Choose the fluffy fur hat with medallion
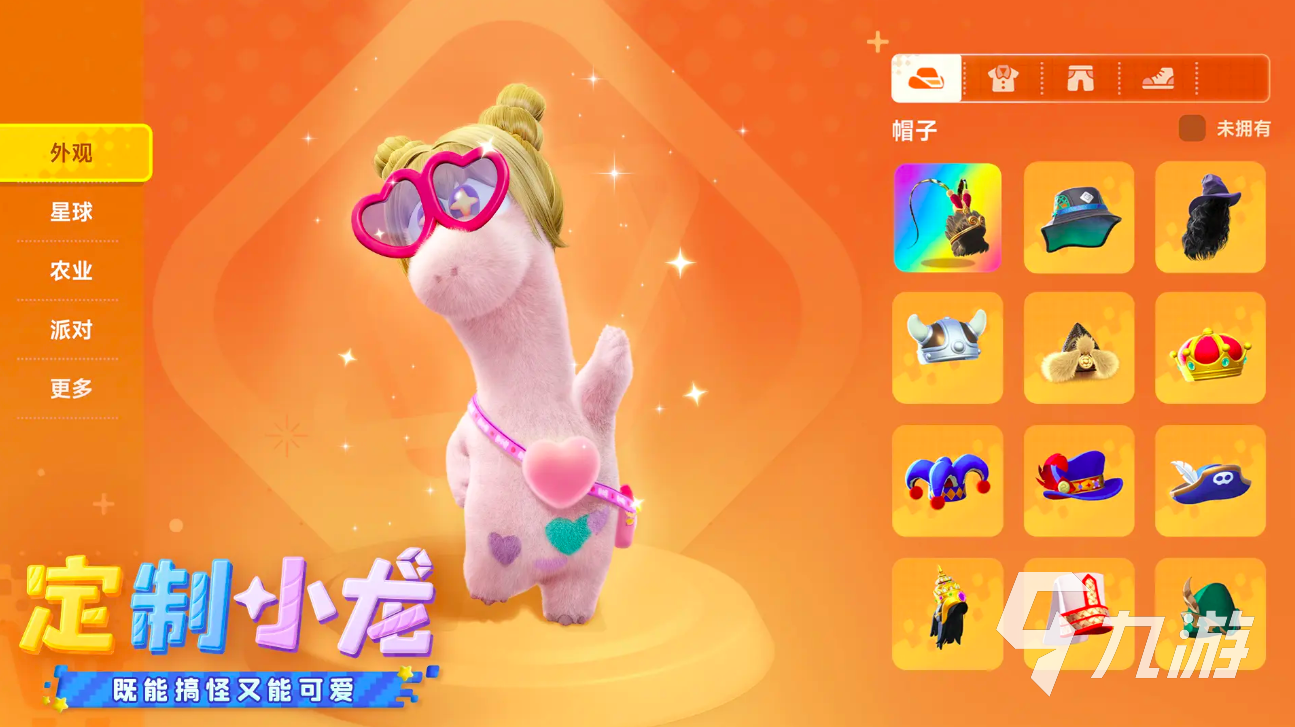Viewport: 1295px width, 727px height. click(1078, 348)
